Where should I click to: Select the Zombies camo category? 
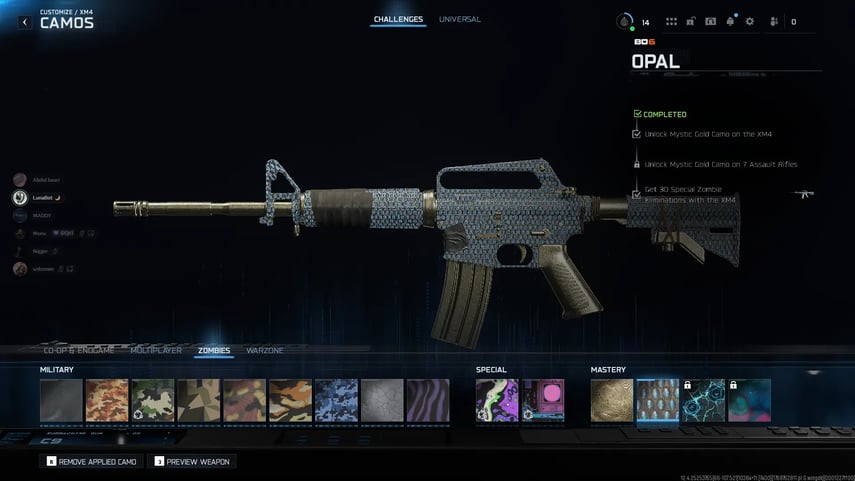click(214, 351)
